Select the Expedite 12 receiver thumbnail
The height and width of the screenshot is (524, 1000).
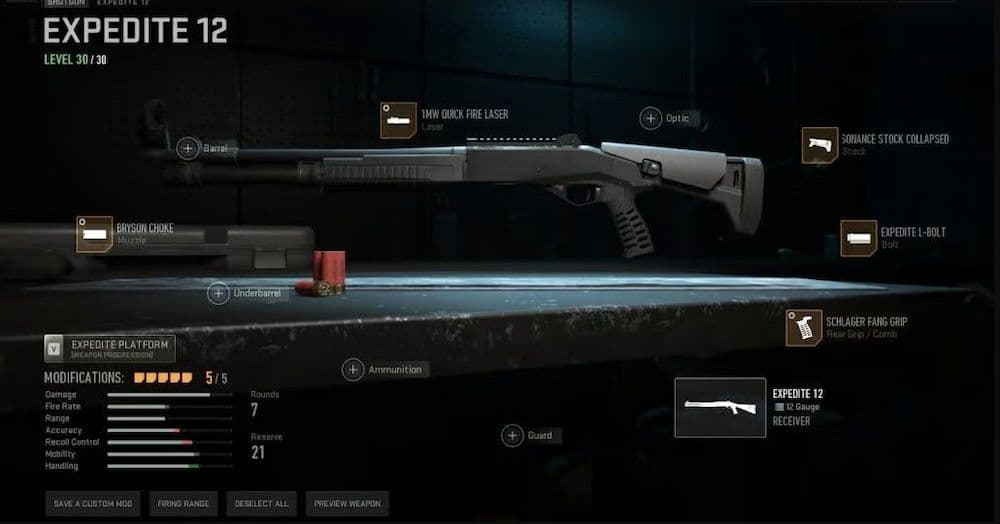pos(720,407)
